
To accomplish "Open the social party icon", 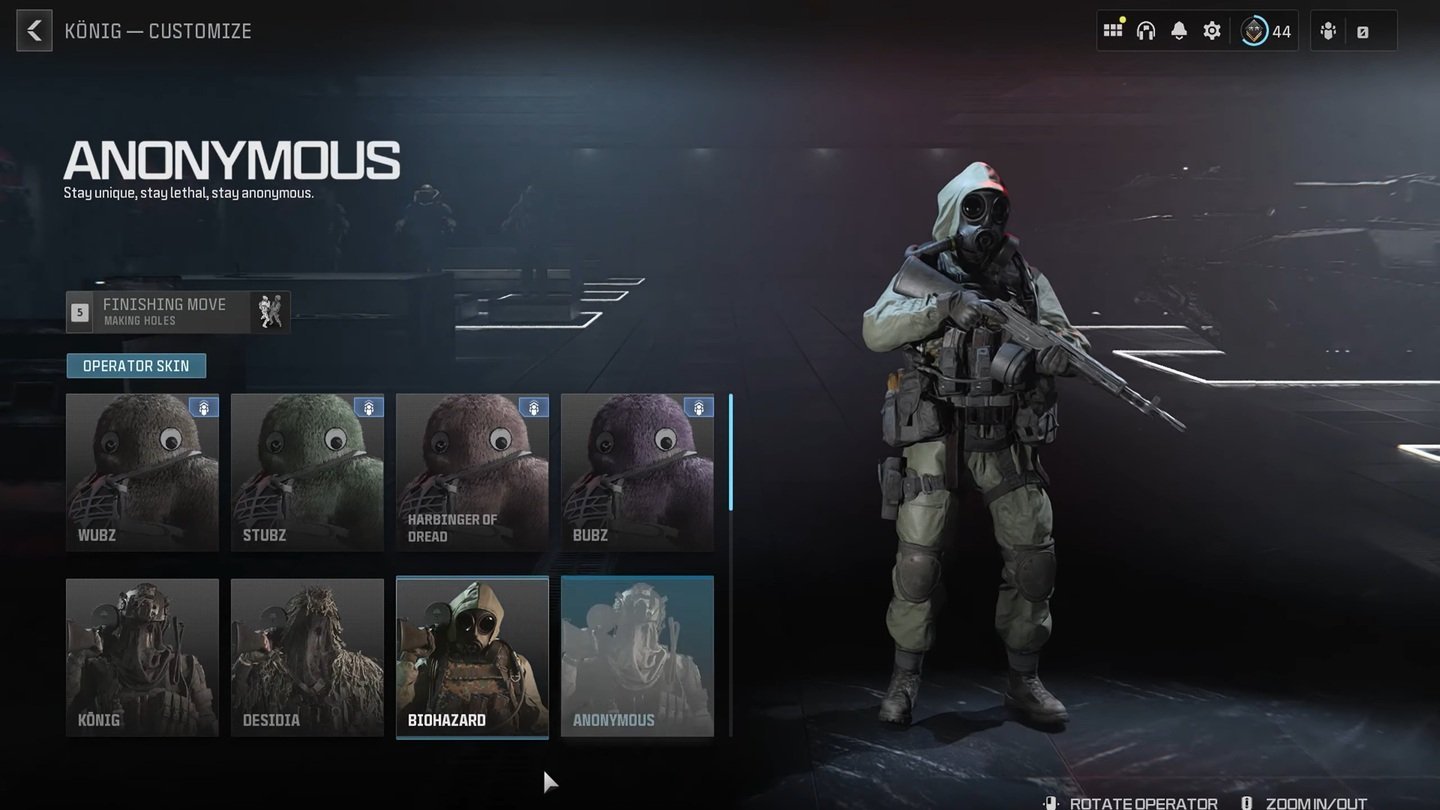I will 1328,31.
